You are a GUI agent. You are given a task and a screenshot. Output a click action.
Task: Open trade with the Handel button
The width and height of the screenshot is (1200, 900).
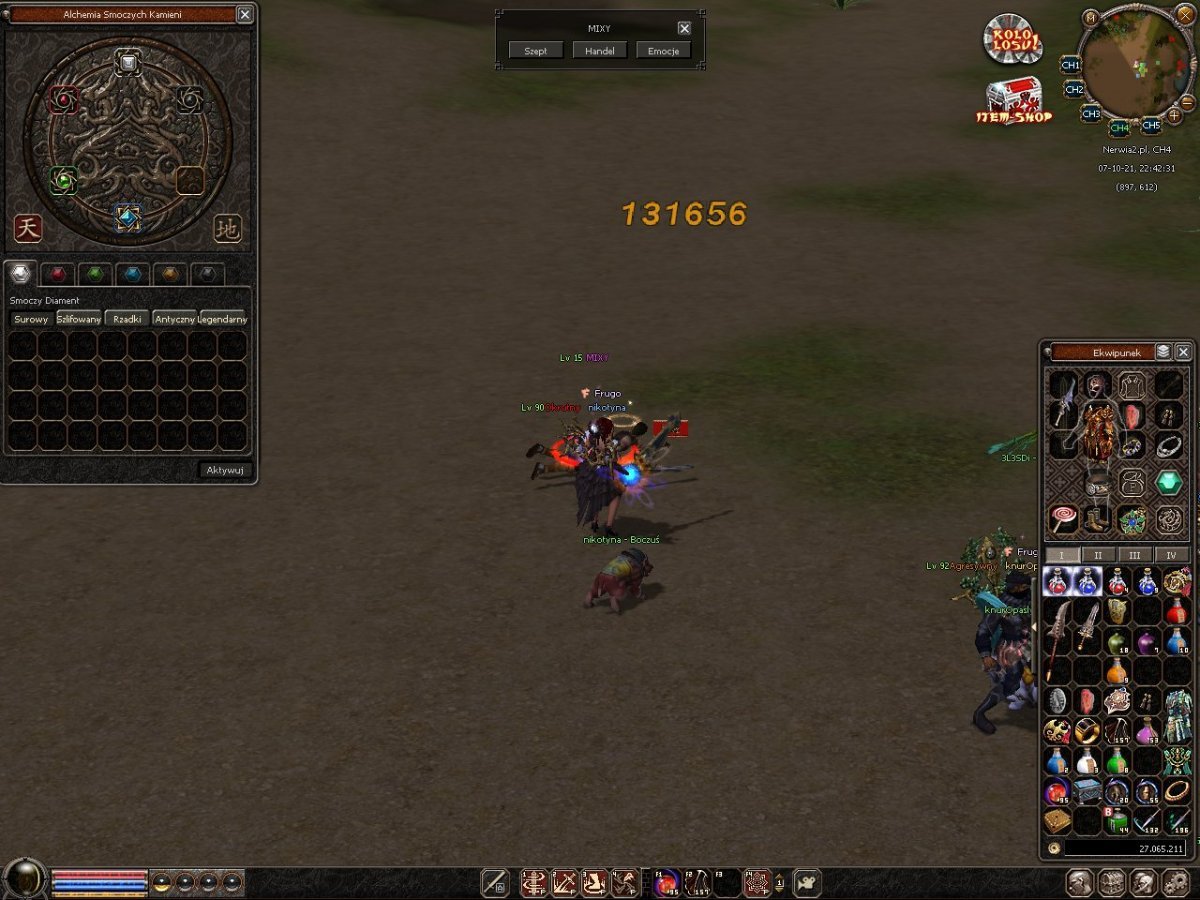coord(600,51)
